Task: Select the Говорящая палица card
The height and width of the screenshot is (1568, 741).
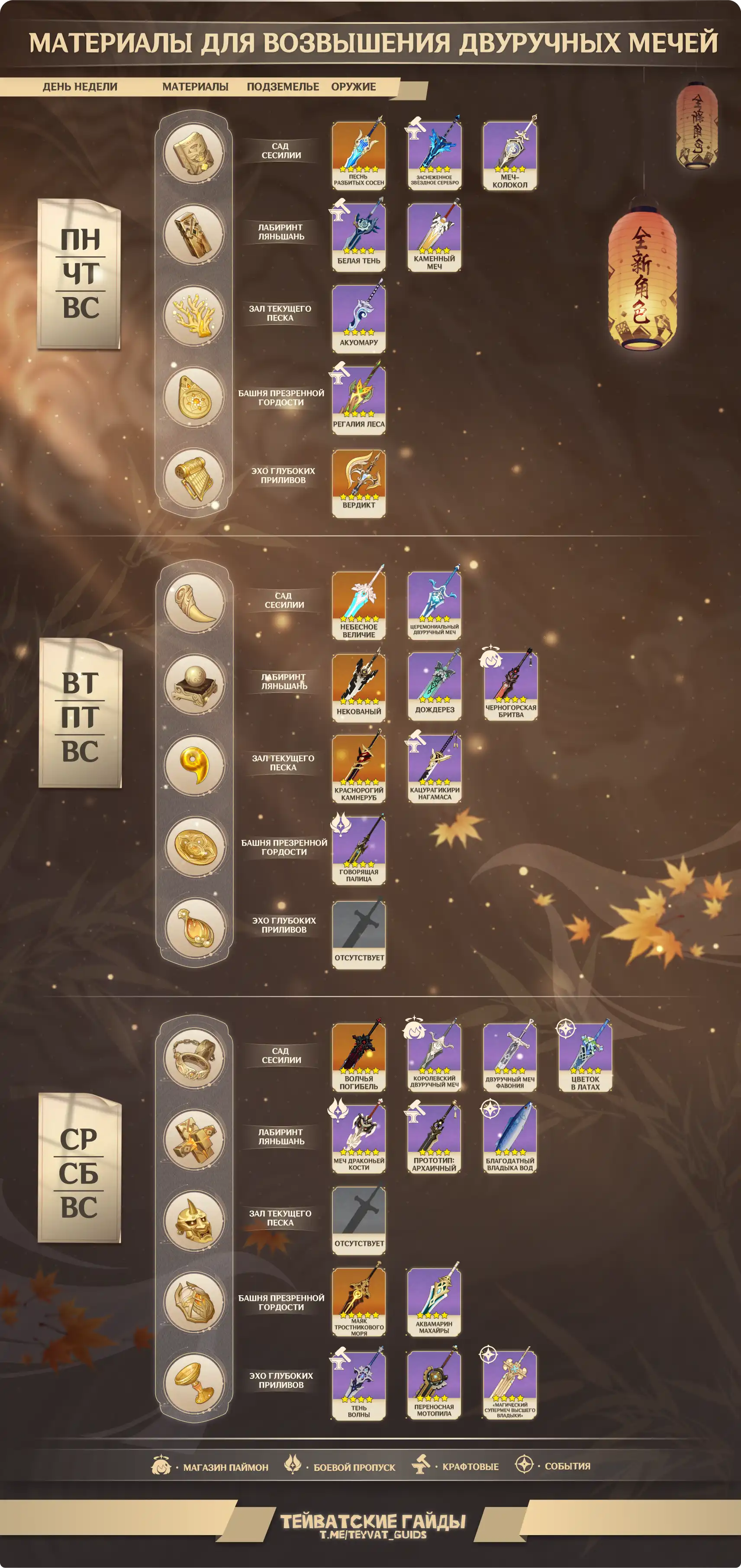Action: 358,850
